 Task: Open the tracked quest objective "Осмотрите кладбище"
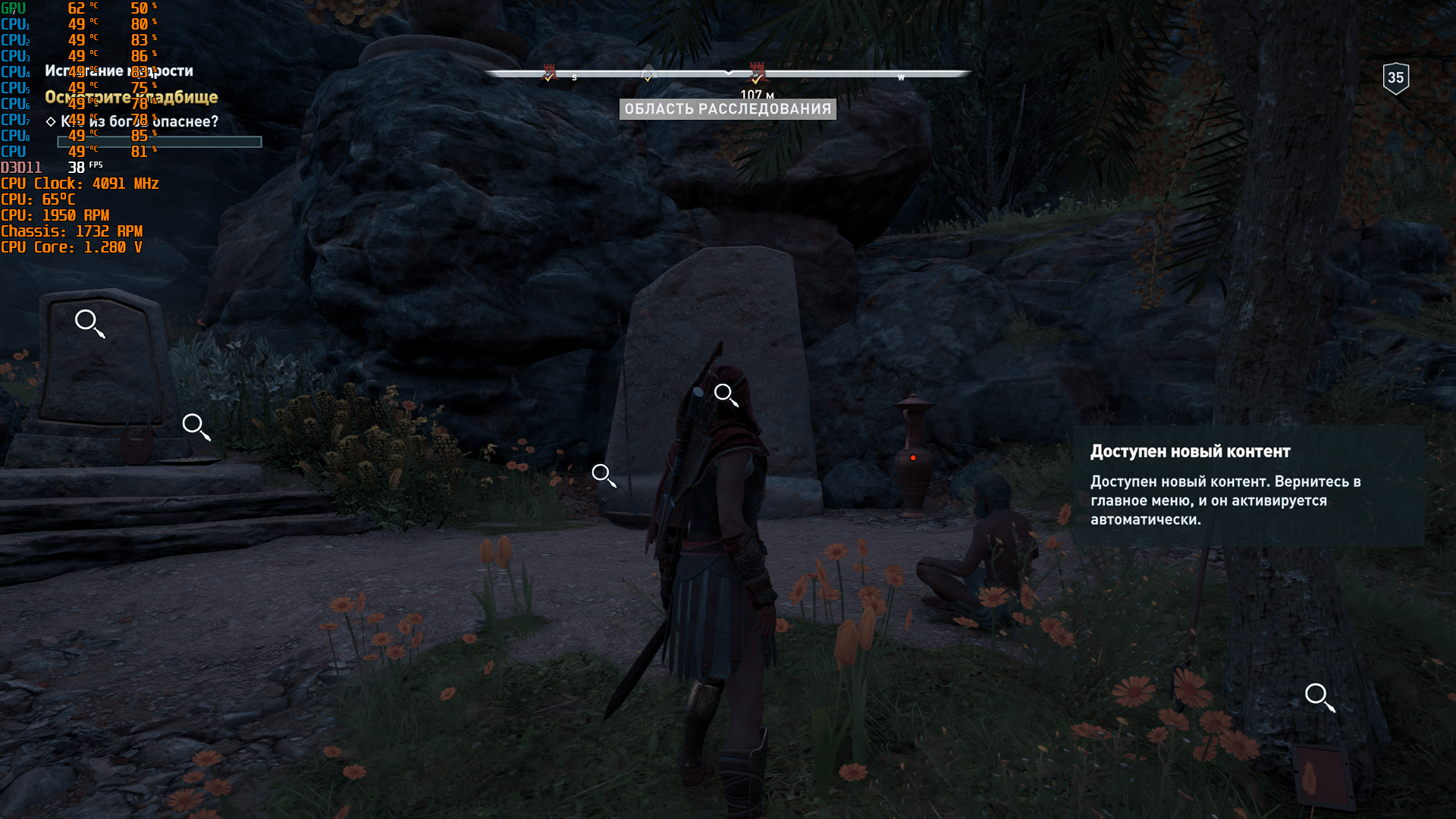[x=131, y=97]
